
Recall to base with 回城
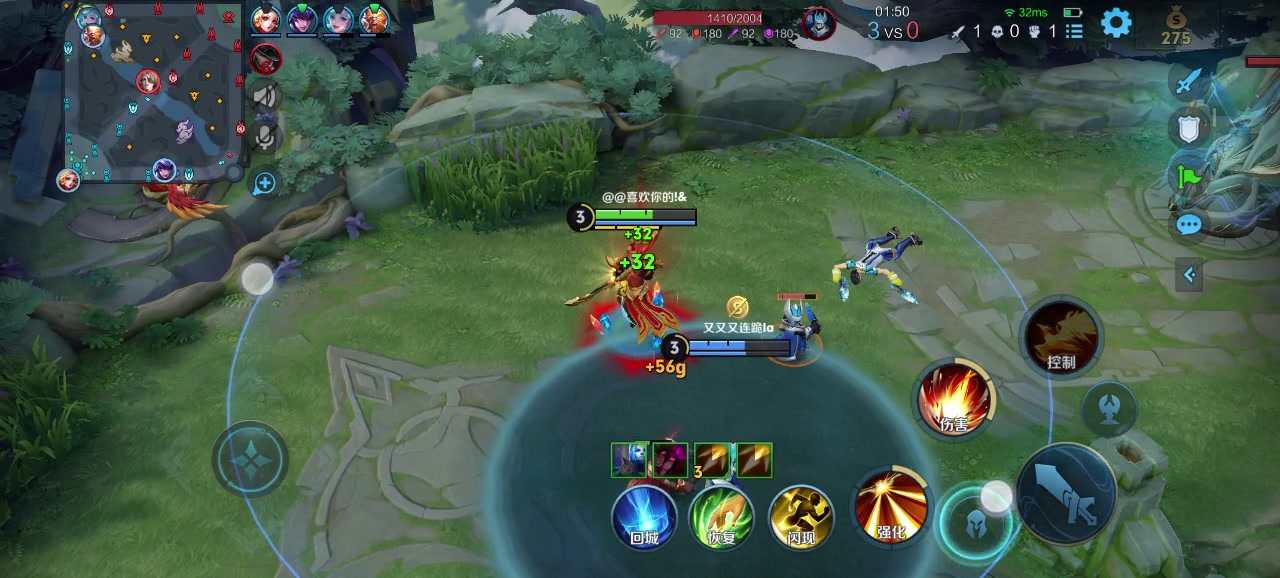tap(644, 517)
